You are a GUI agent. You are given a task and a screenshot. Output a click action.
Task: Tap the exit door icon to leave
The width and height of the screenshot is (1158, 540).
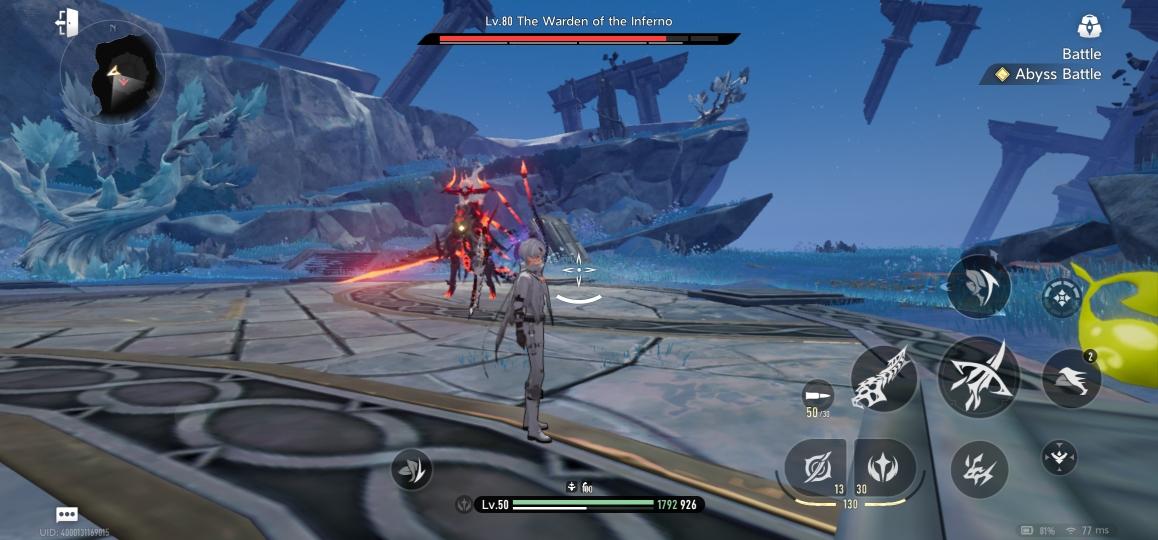[x=68, y=22]
